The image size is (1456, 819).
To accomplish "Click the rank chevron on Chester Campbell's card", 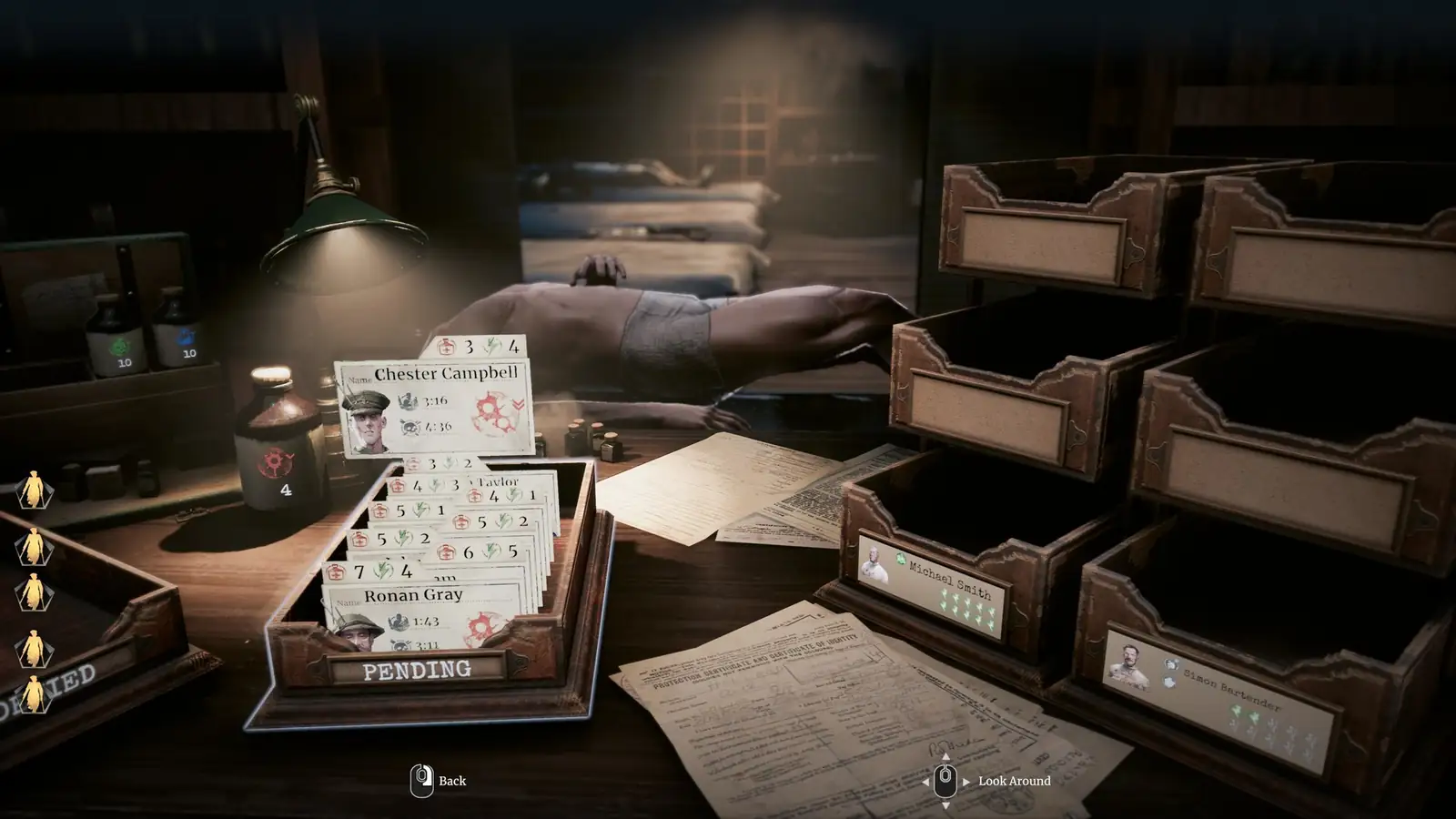I will [x=520, y=403].
